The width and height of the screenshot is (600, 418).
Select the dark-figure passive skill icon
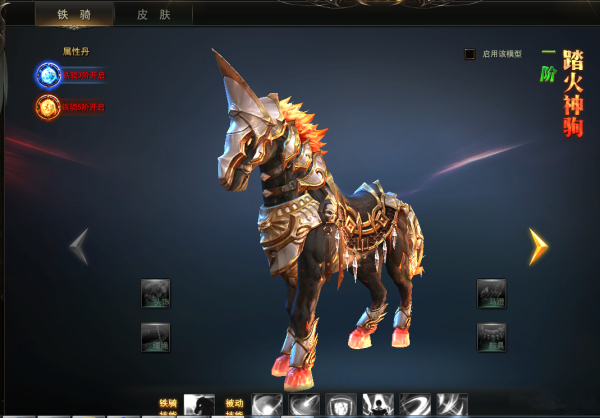point(378,405)
